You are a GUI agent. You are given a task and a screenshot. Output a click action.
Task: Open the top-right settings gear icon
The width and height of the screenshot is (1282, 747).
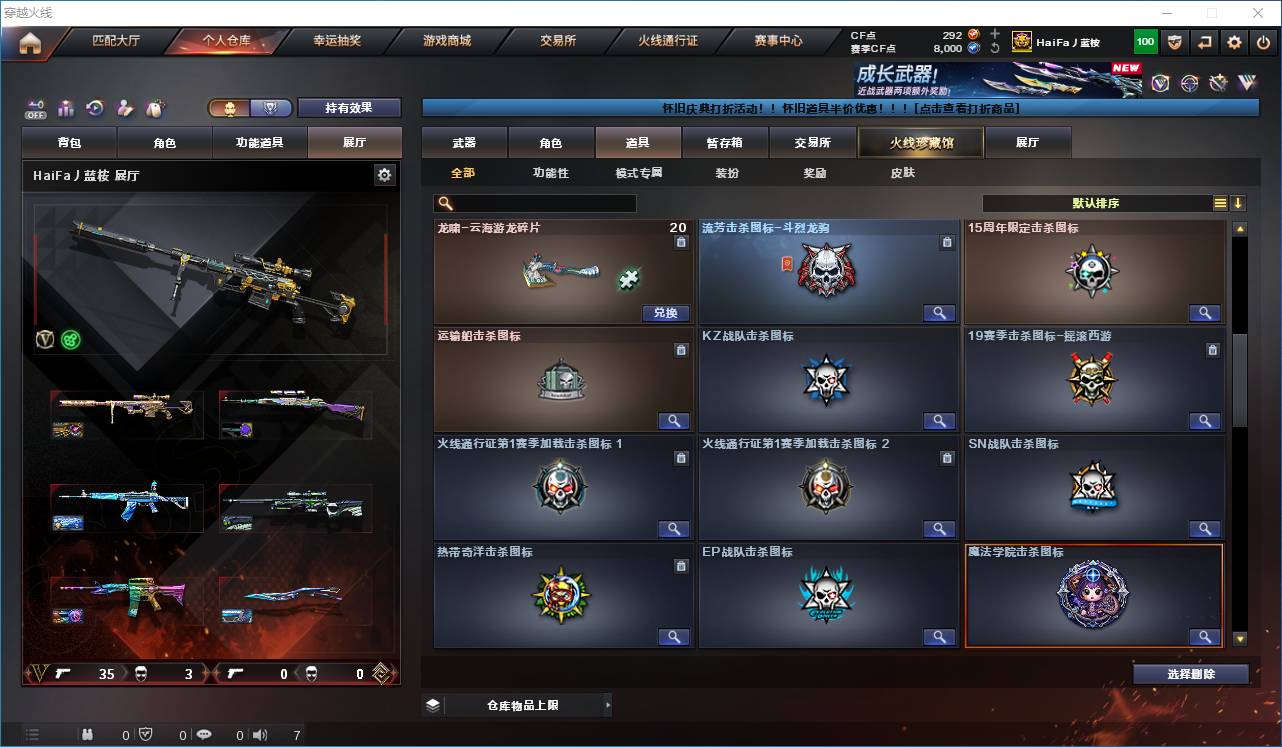[1233, 41]
